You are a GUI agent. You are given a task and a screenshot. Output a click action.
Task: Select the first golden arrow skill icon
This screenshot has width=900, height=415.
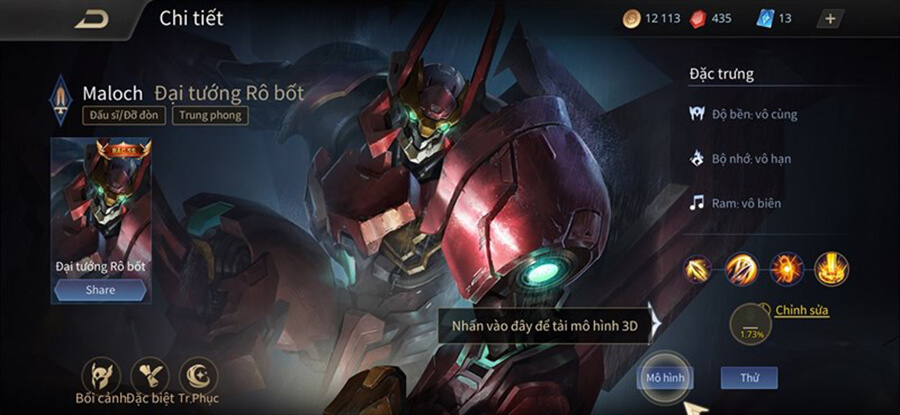point(700,267)
